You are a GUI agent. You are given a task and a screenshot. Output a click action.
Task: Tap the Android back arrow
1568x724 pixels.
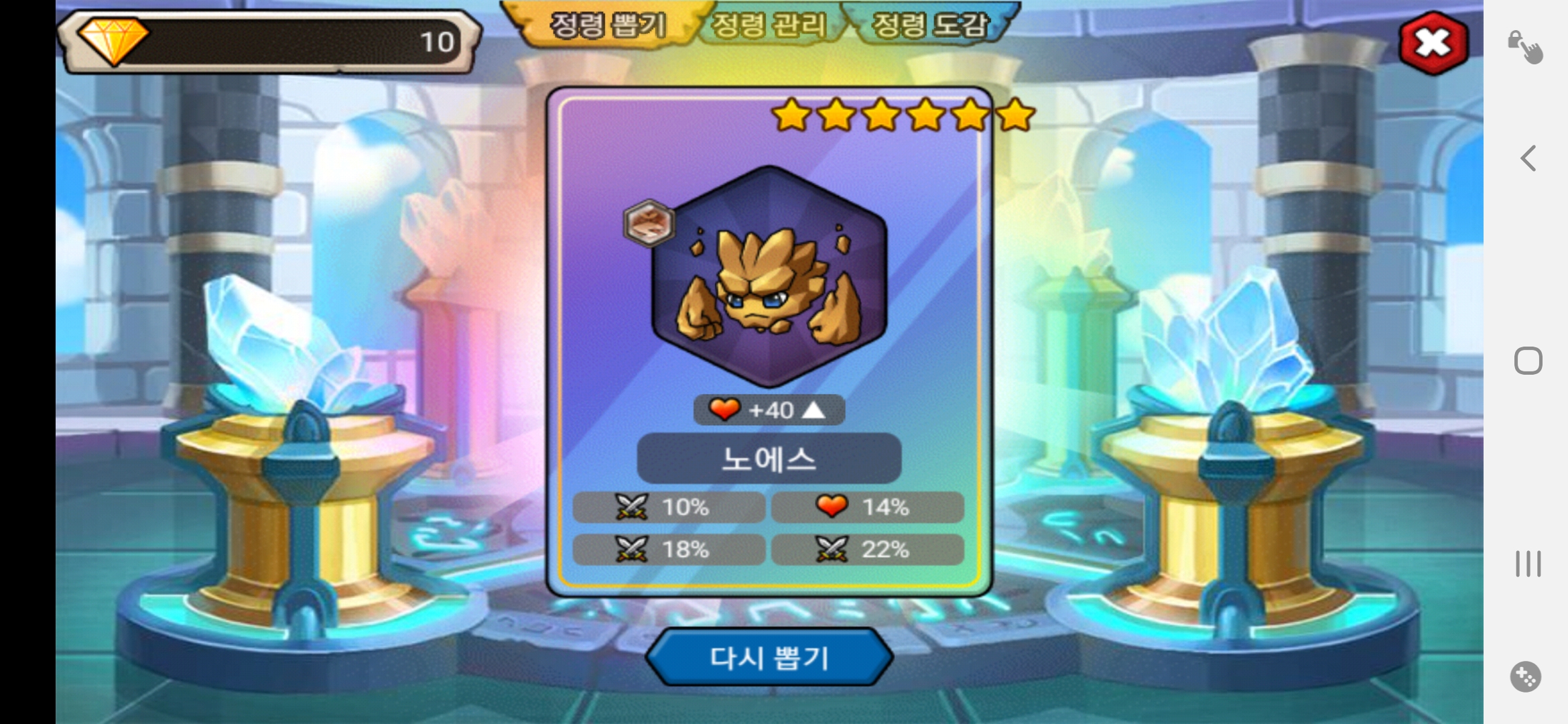coord(1528,159)
